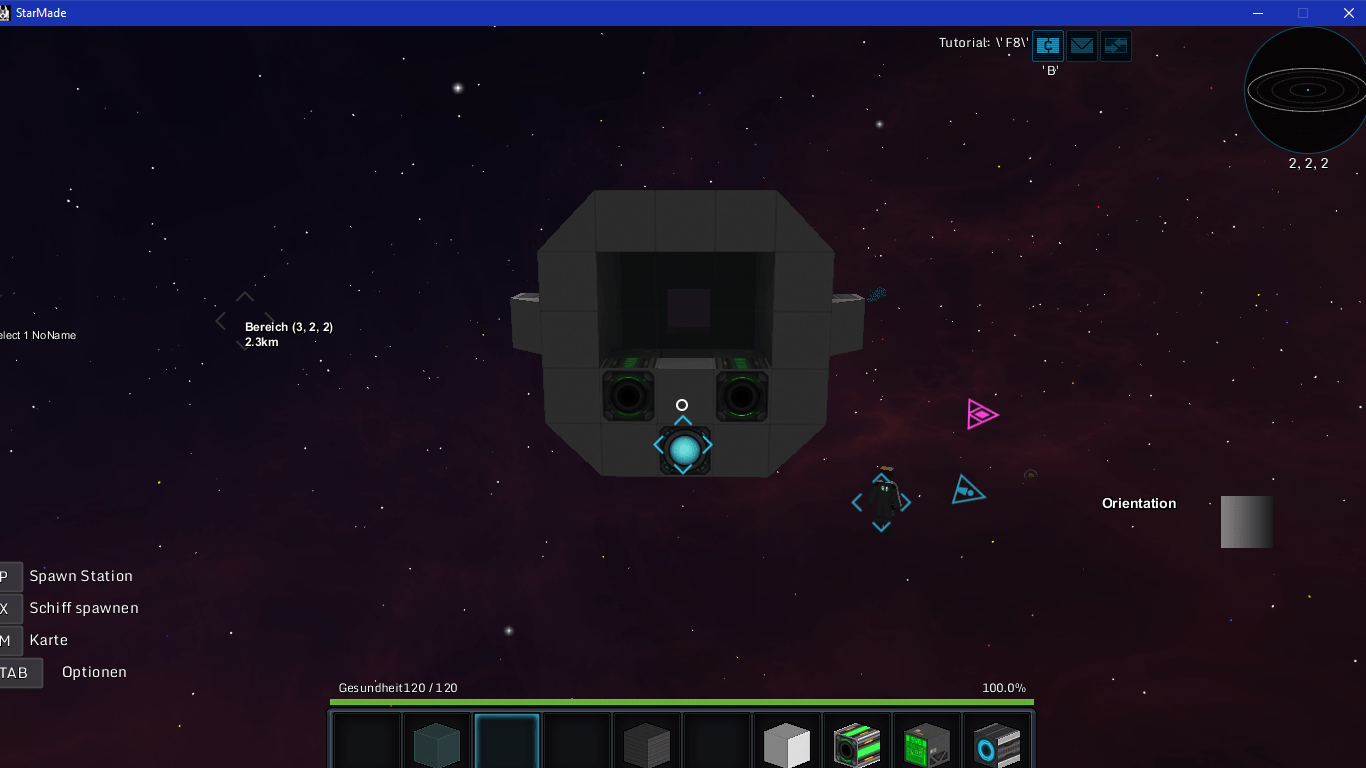Open the shop credits icon
The height and width of the screenshot is (768, 1366).
(x=1047, y=46)
